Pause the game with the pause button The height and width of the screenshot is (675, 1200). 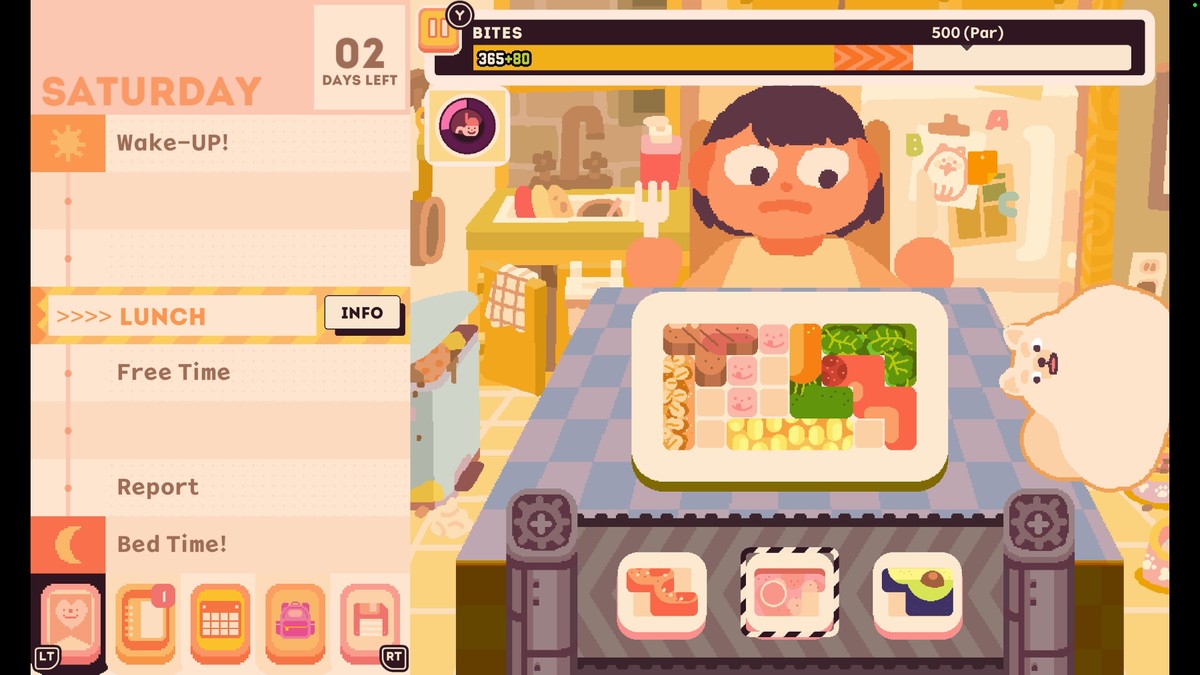coord(437,28)
